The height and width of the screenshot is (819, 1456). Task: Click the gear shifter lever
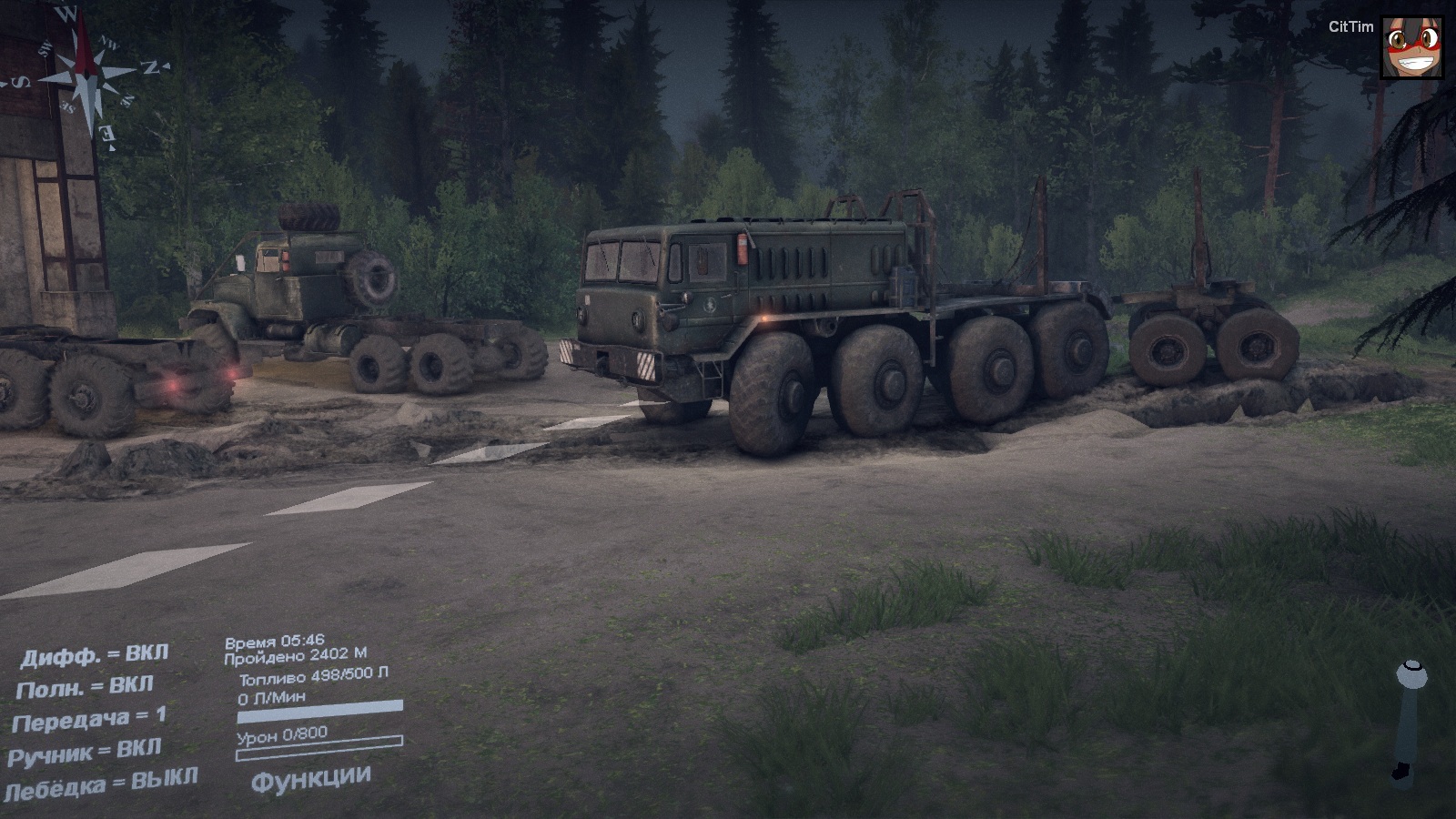pos(1410,719)
